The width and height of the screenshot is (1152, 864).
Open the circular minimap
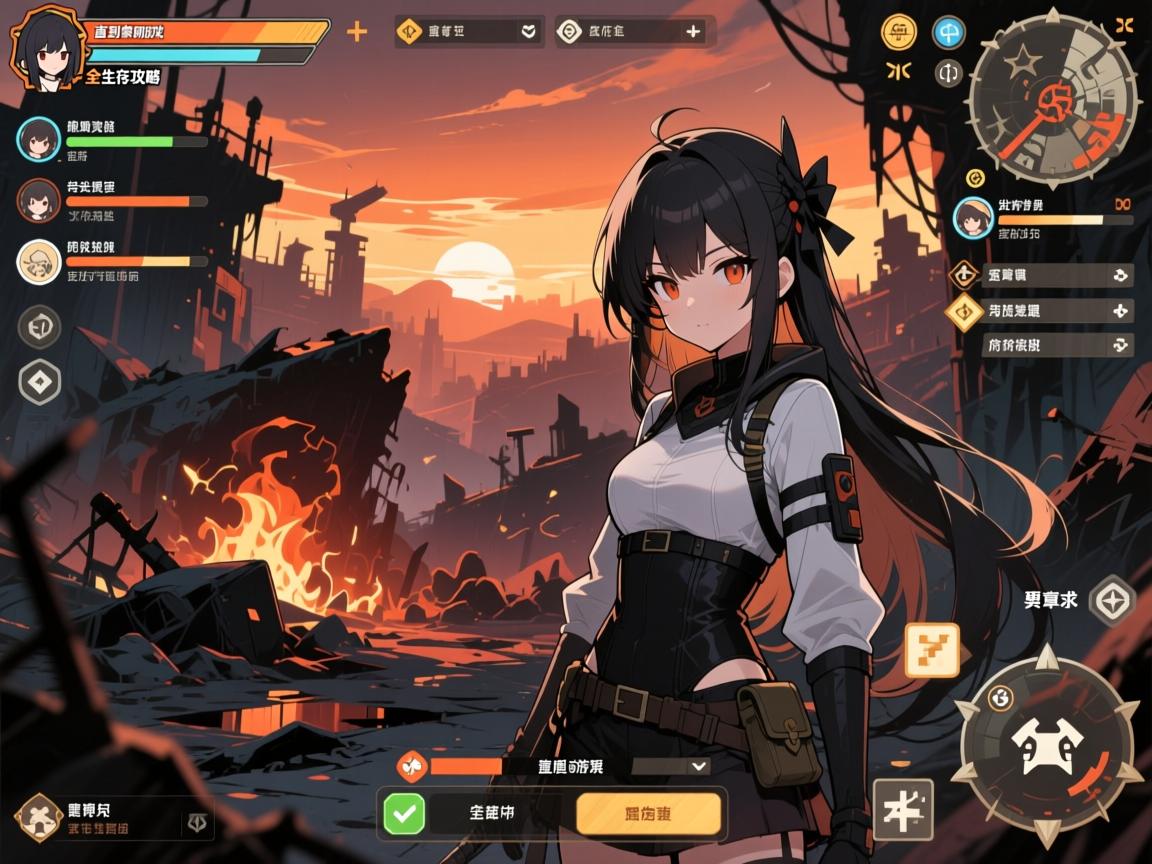click(1053, 98)
